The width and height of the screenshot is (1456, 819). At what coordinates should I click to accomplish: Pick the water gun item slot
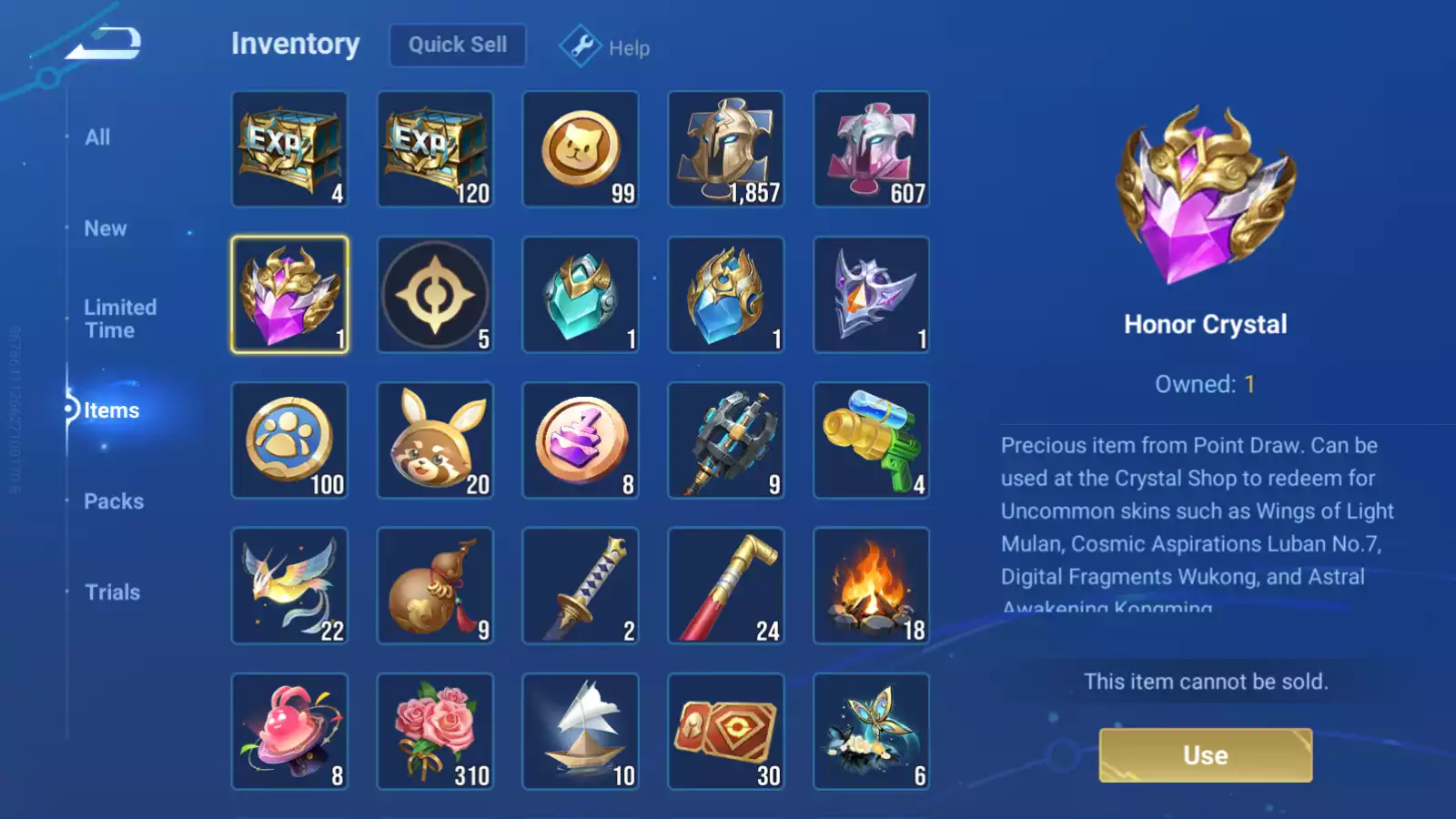(x=872, y=440)
